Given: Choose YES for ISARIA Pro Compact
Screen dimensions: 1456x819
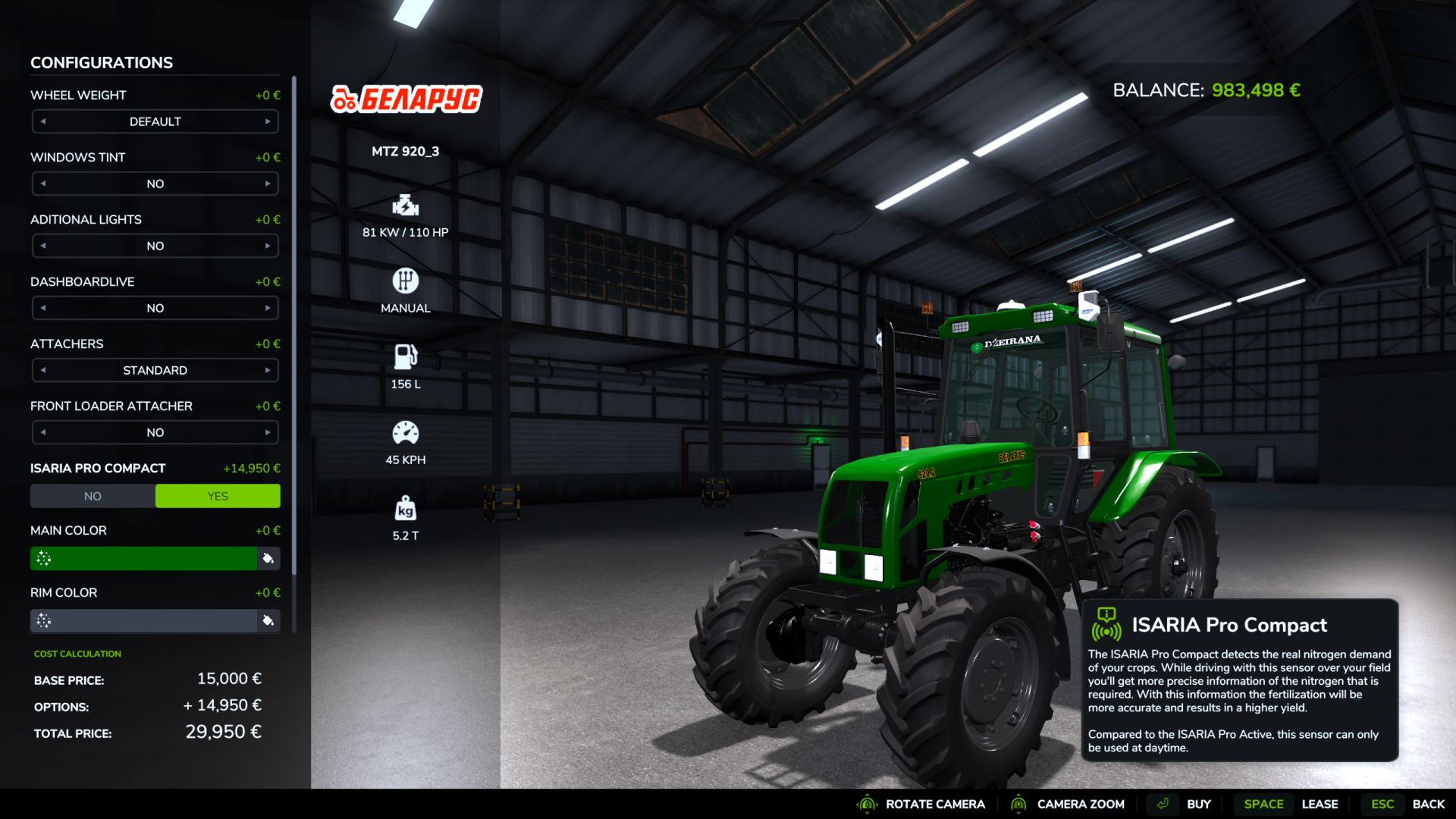Looking at the screenshot, I should pyautogui.click(x=218, y=496).
